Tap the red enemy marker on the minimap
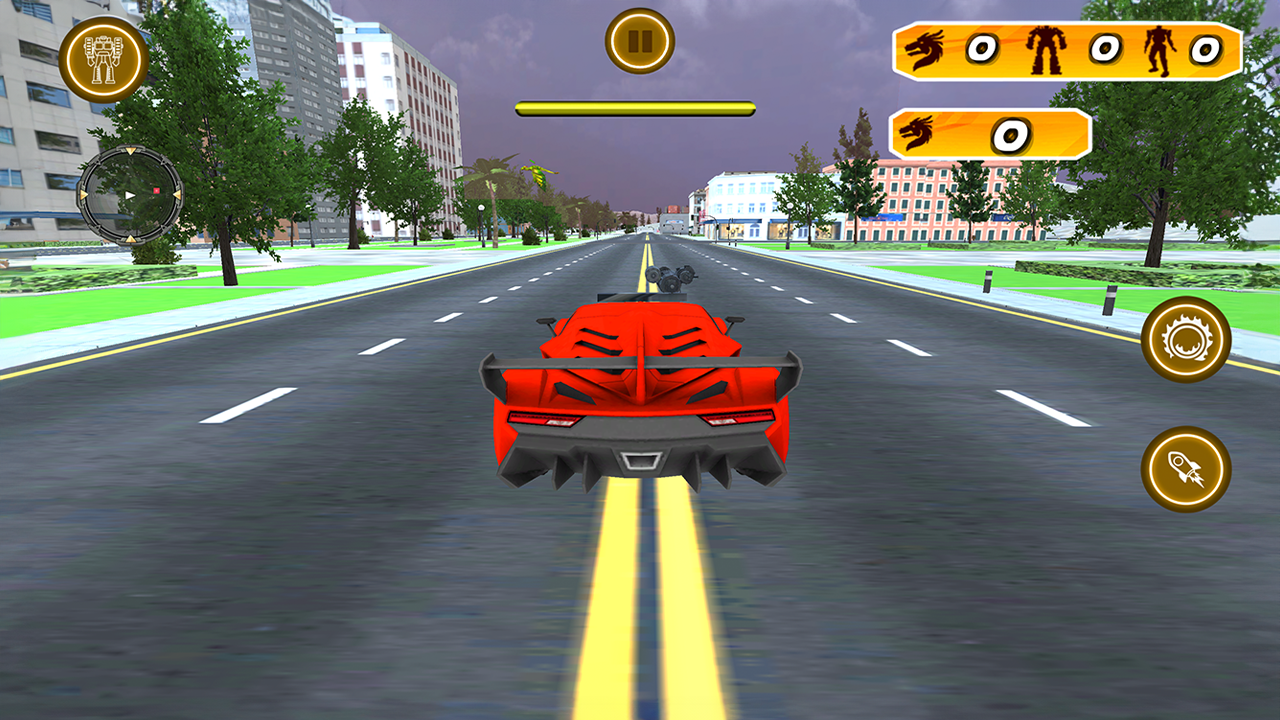This screenshot has width=1280, height=720. click(x=156, y=191)
